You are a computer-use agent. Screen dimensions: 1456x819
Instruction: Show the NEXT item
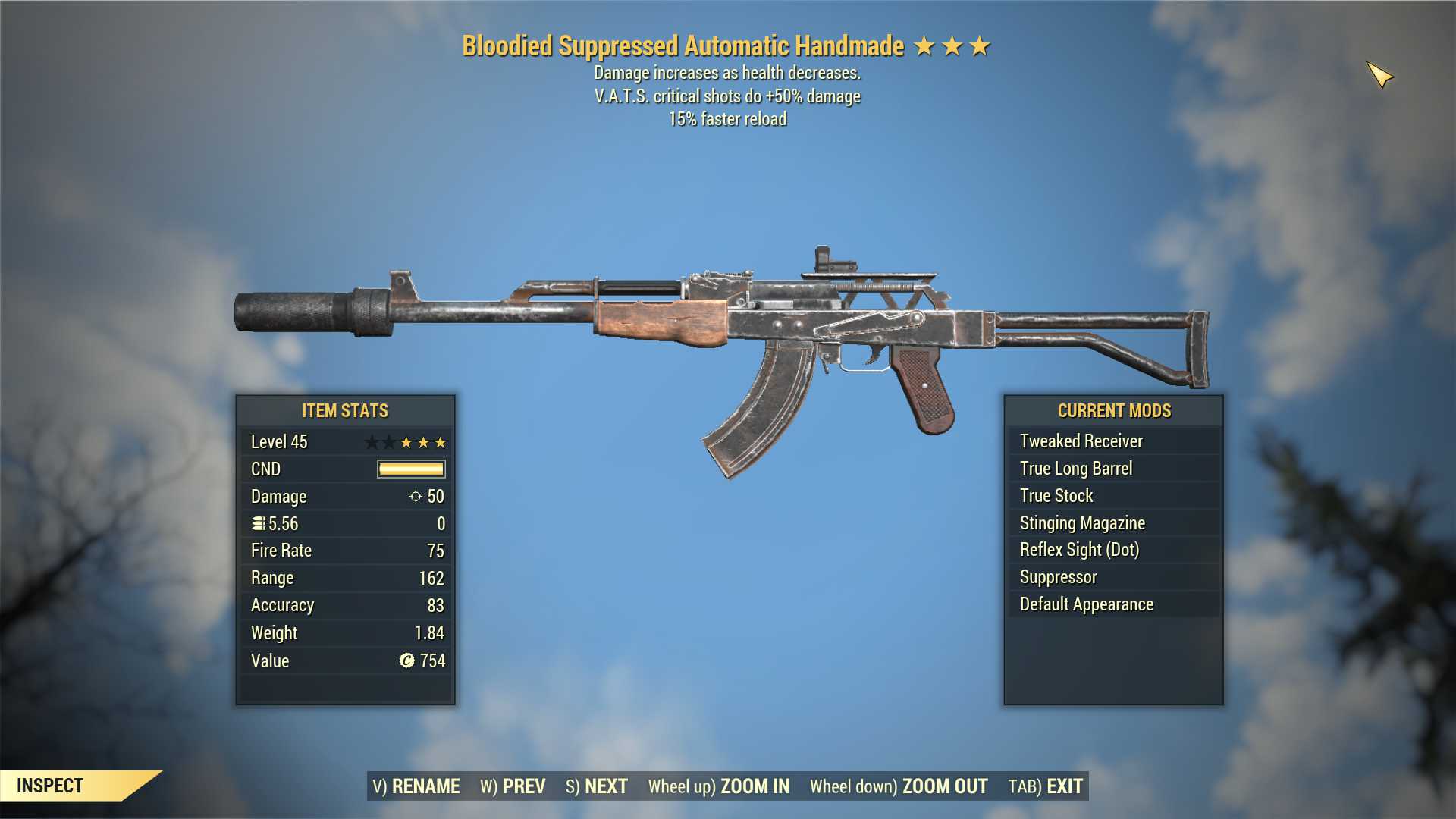[597, 786]
